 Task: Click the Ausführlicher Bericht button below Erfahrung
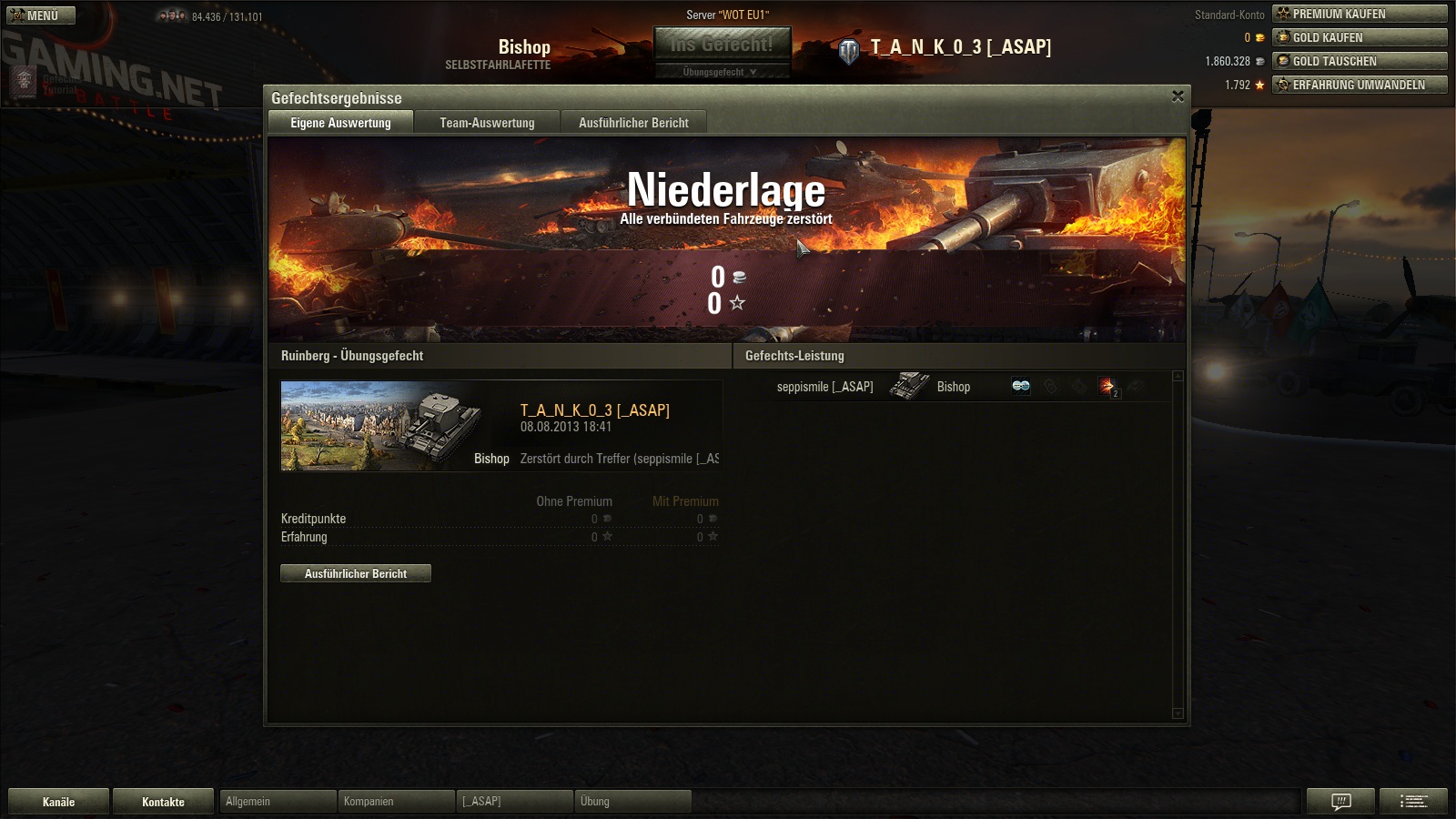[356, 573]
